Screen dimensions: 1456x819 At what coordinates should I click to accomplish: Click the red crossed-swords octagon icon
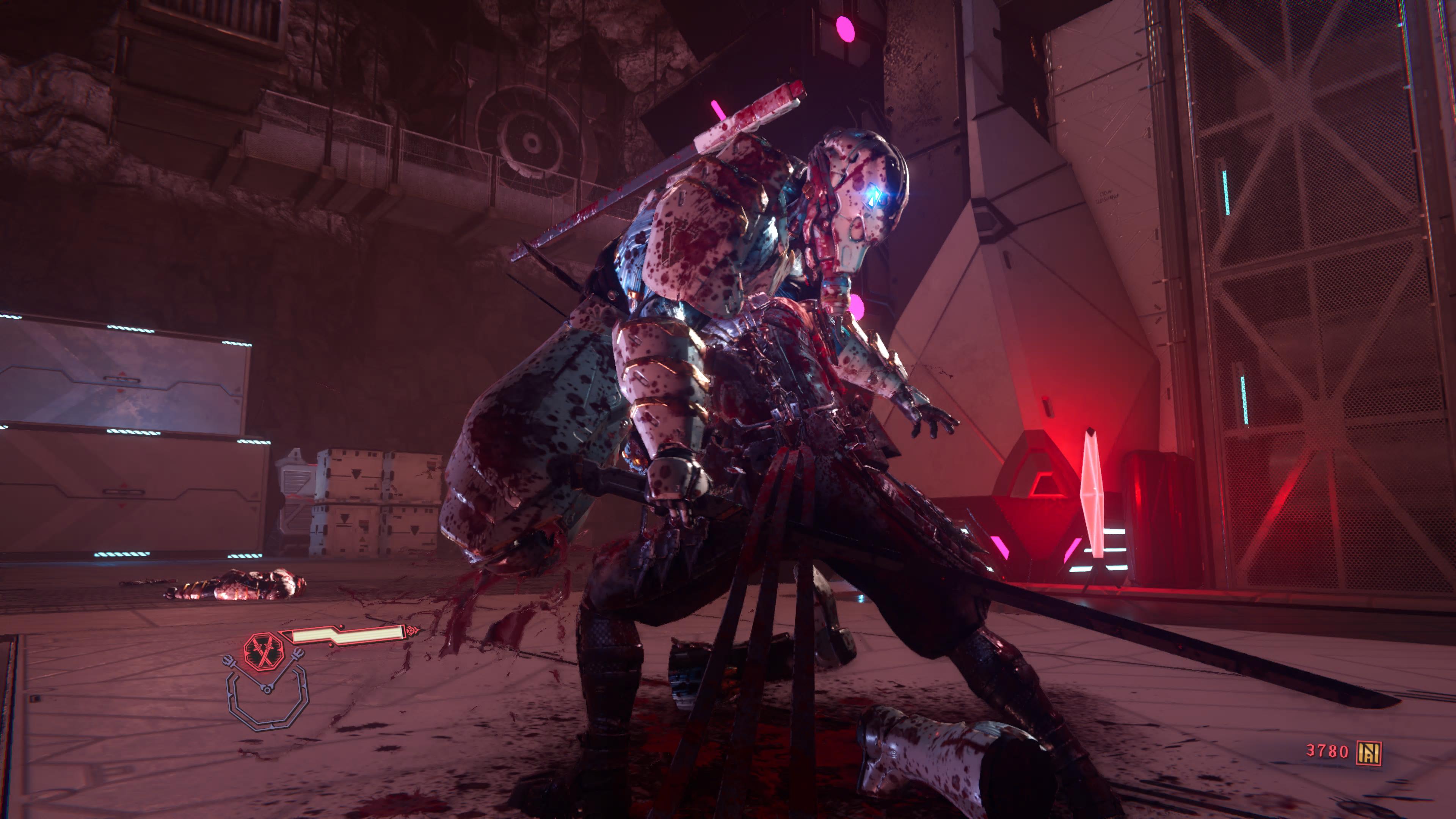262,652
